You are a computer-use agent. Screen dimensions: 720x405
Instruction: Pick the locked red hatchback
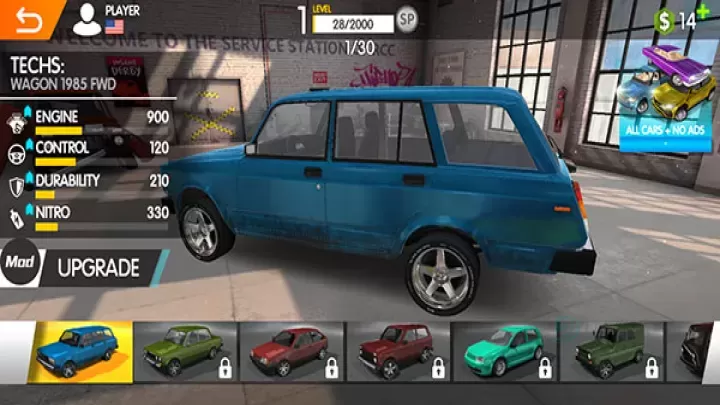click(292, 350)
